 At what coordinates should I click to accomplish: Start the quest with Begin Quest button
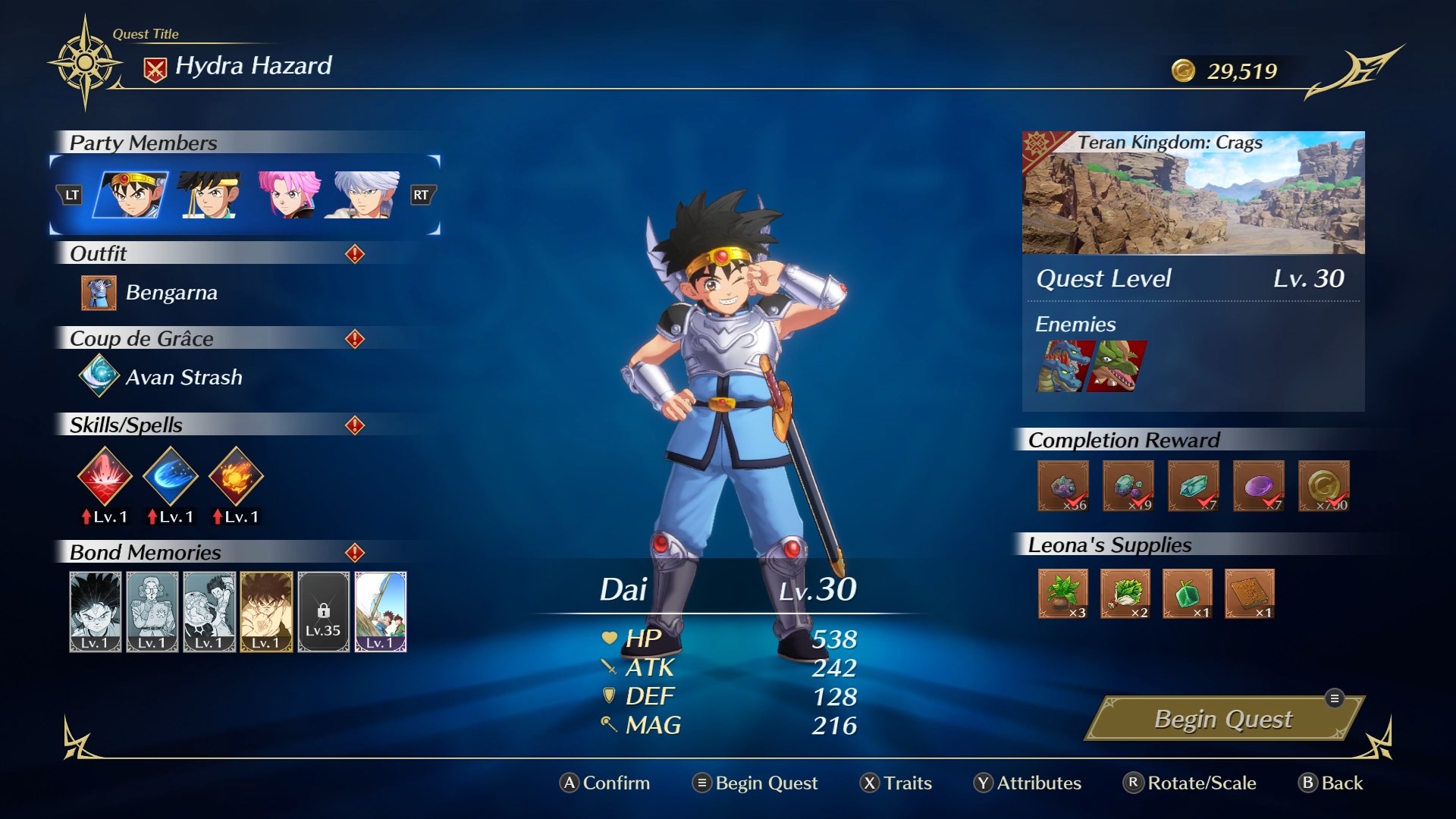click(1222, 719)
